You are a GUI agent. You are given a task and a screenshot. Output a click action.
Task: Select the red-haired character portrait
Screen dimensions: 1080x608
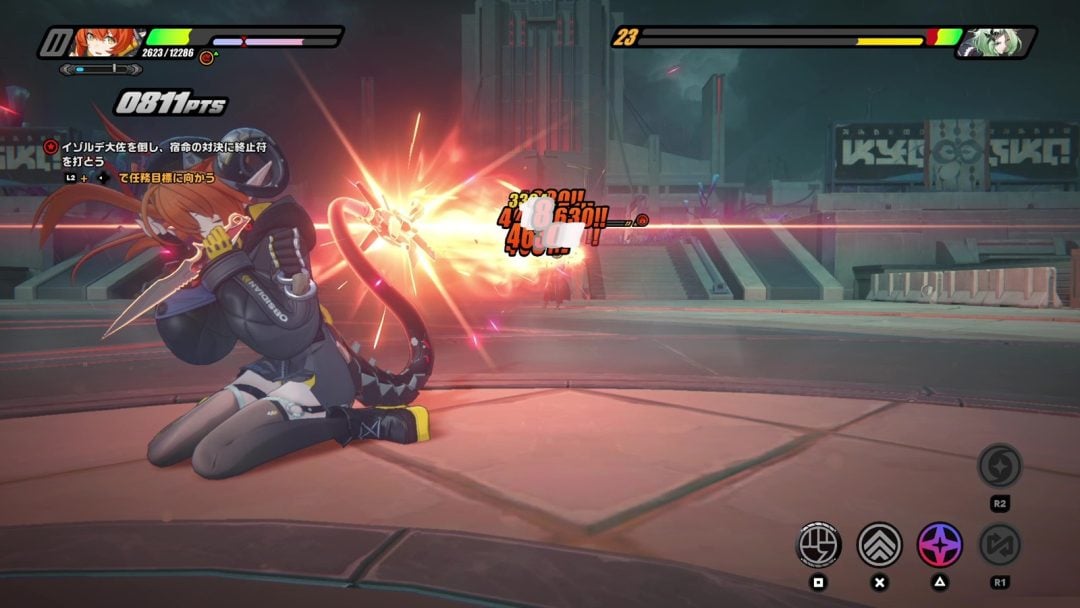click(x=106, y=42)
